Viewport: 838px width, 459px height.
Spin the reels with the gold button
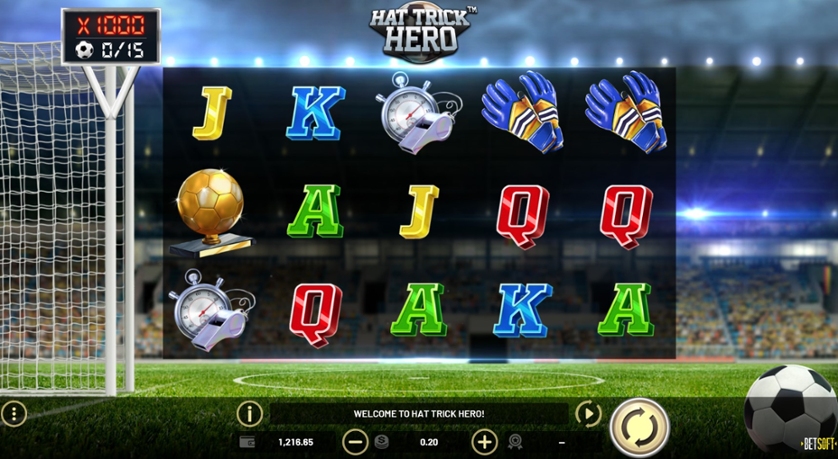pos(638,427)
